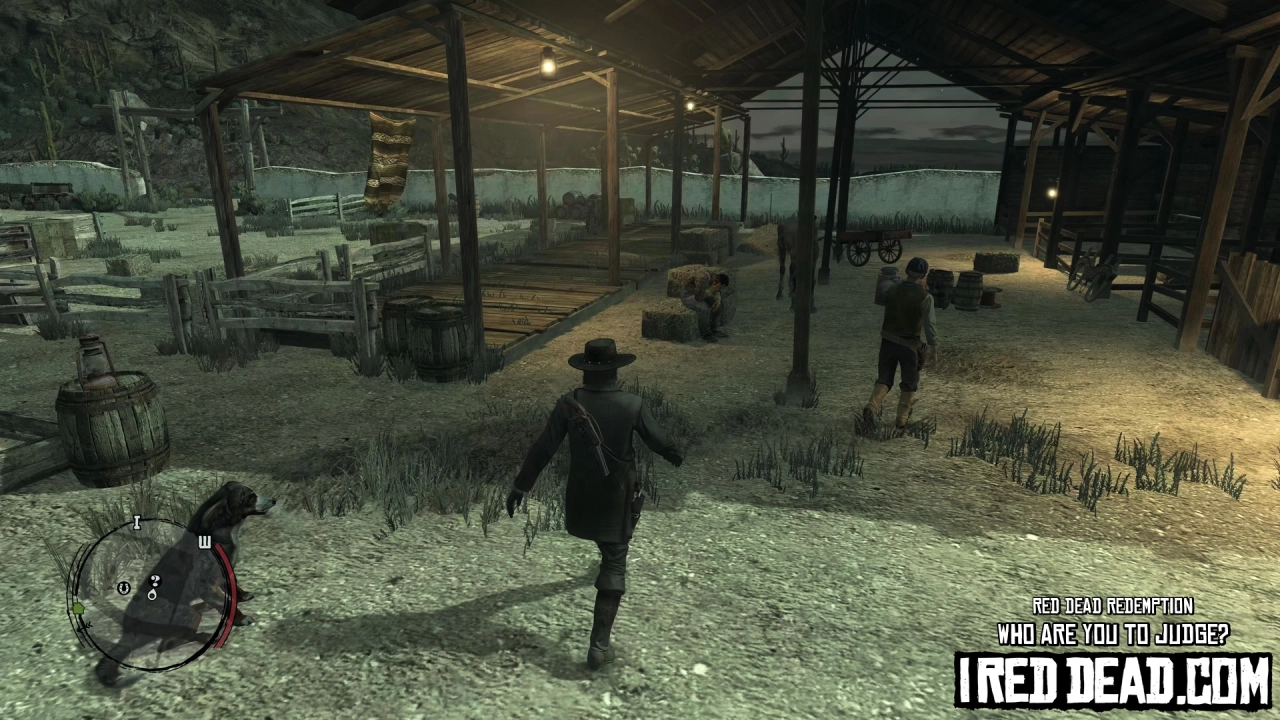This screenshot has width=1280, height=720.
Task: Click the blood drop icon on the minimap
Action: [152, 596]
